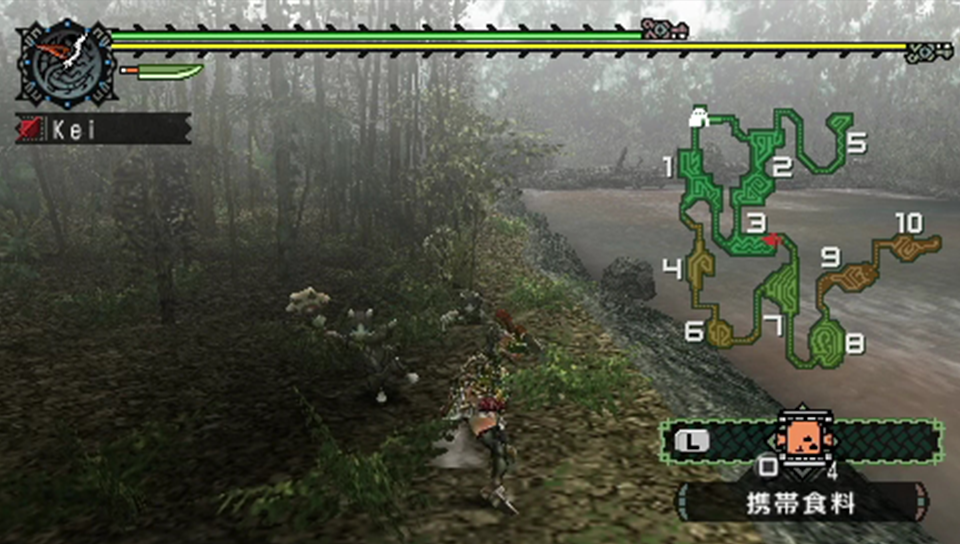
Task: Click the green weapon sharpness blade icon
Action: coord(162,72)
